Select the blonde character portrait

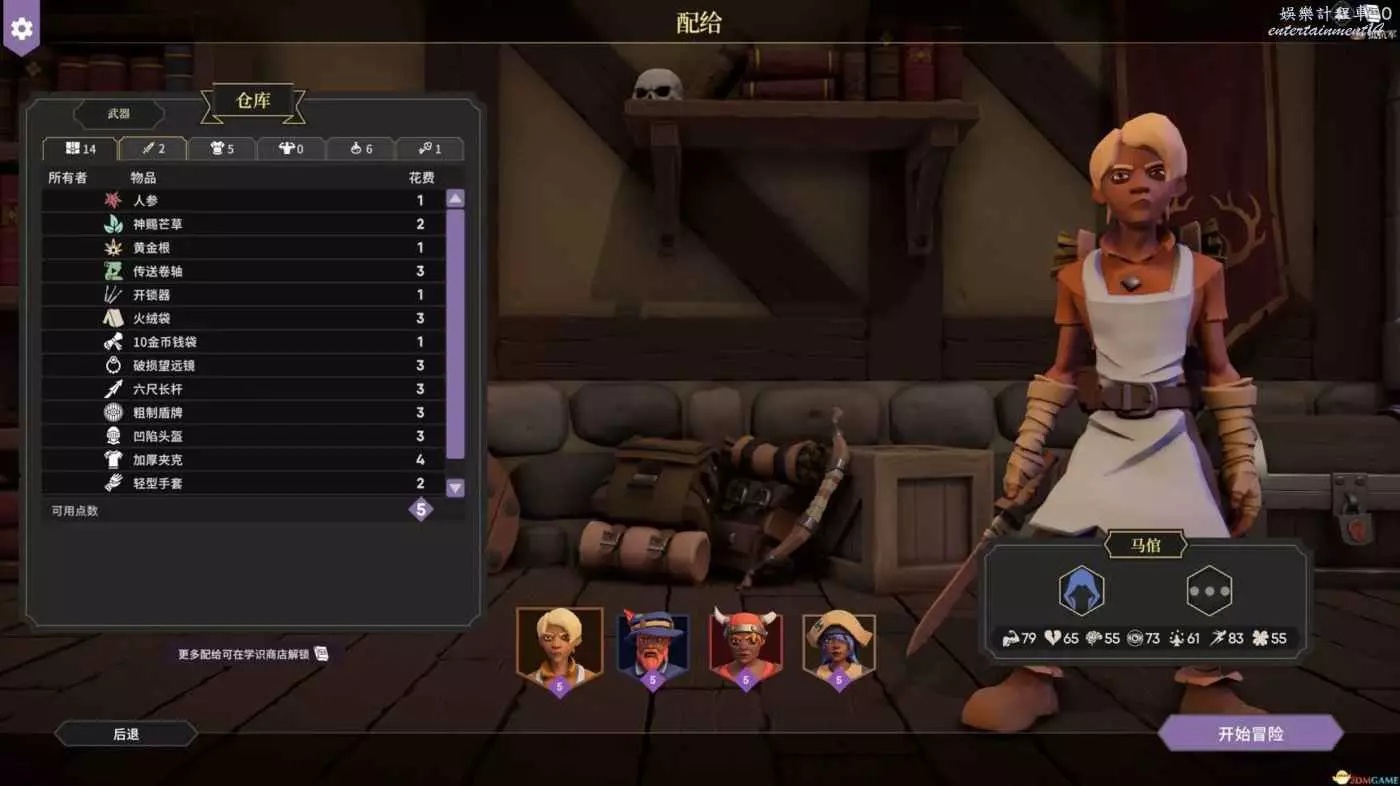coord(559,644)
